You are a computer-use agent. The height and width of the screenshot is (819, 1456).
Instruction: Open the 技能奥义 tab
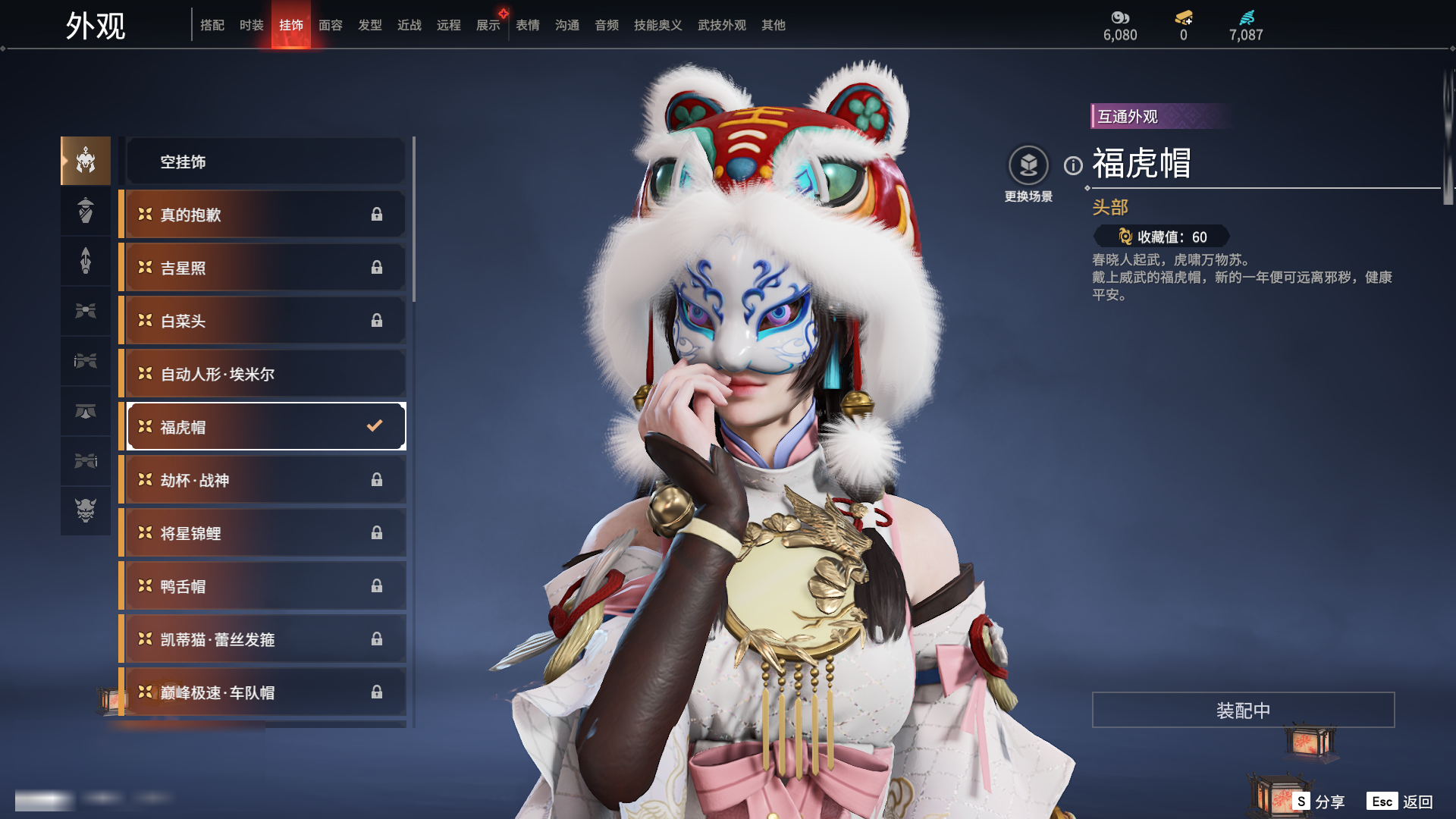tap(657, 25)
